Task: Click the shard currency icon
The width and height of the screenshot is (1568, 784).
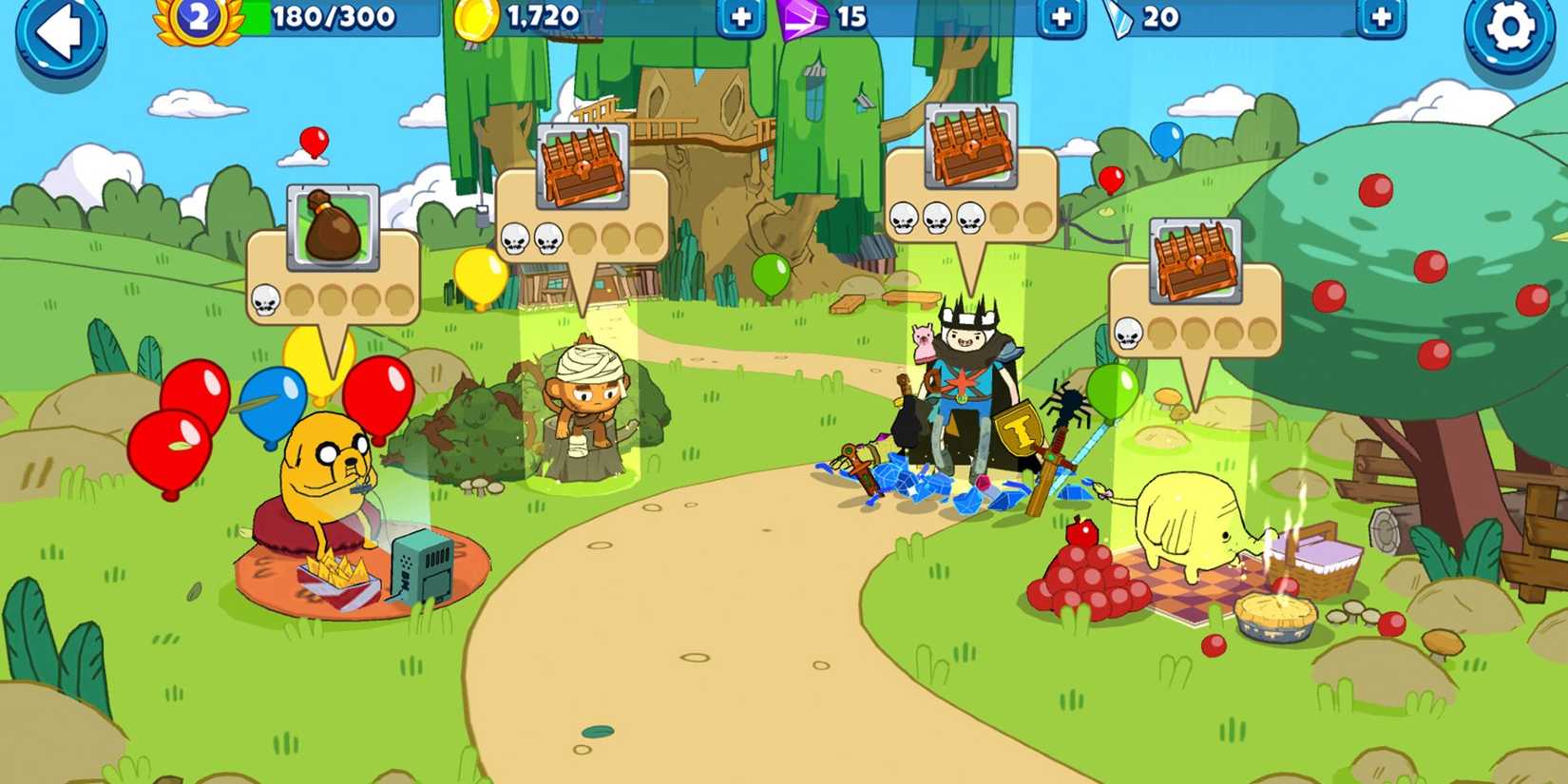Action: coord(1121,17)
